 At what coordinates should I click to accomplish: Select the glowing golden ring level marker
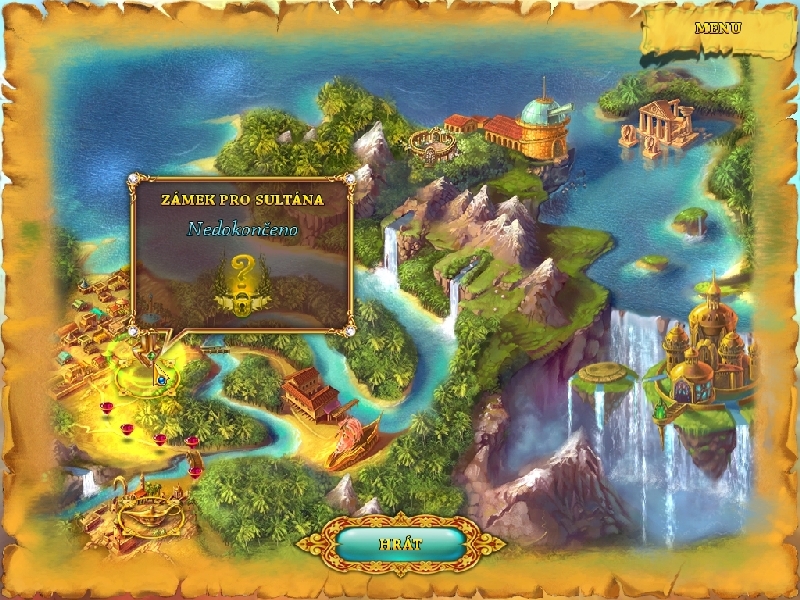point(146,376)
